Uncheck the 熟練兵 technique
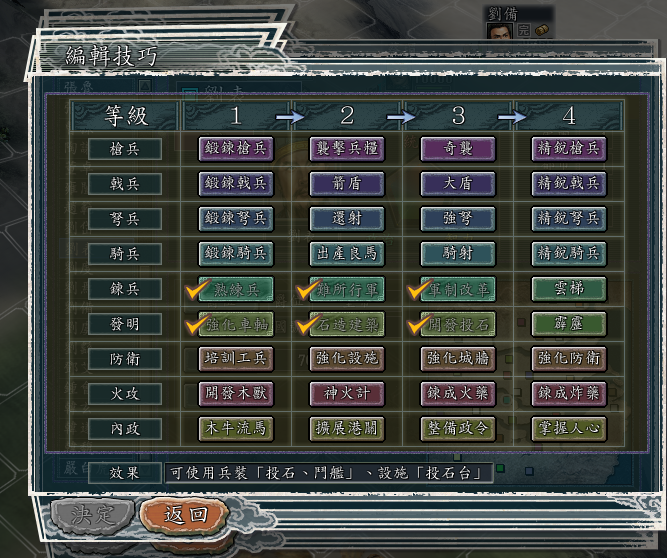 tap(236, 290)
